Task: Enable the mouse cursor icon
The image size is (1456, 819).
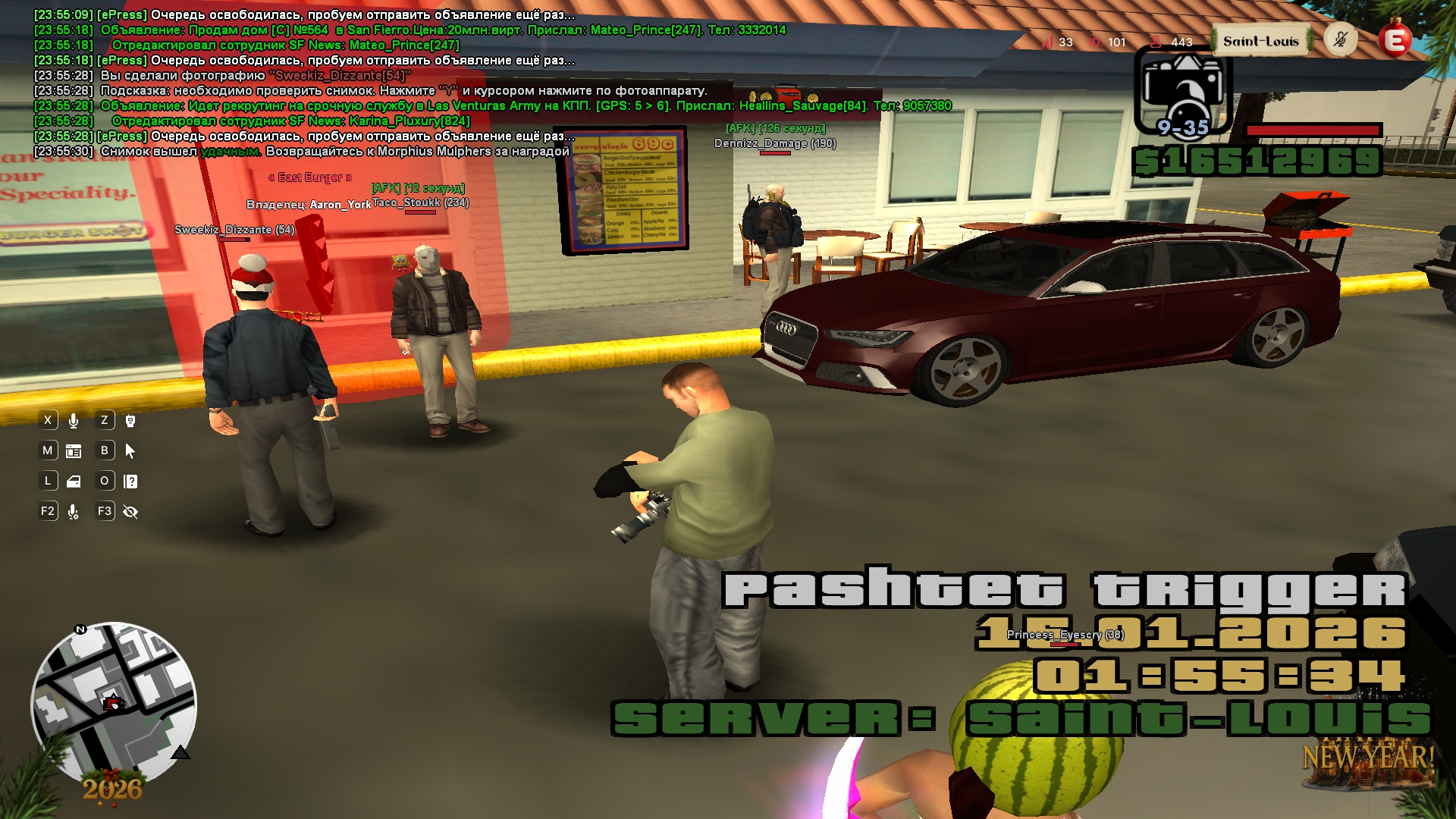Action: click(130, 451)
